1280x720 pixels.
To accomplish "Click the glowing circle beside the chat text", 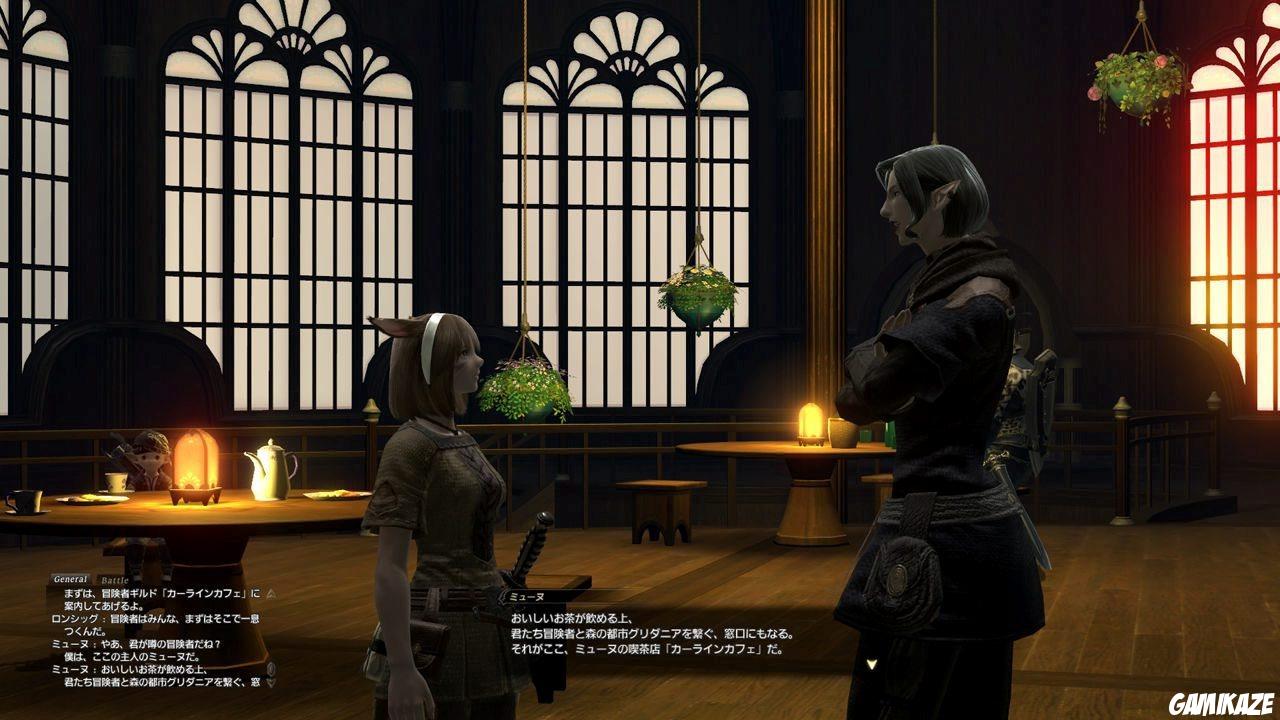I will 270,668.
